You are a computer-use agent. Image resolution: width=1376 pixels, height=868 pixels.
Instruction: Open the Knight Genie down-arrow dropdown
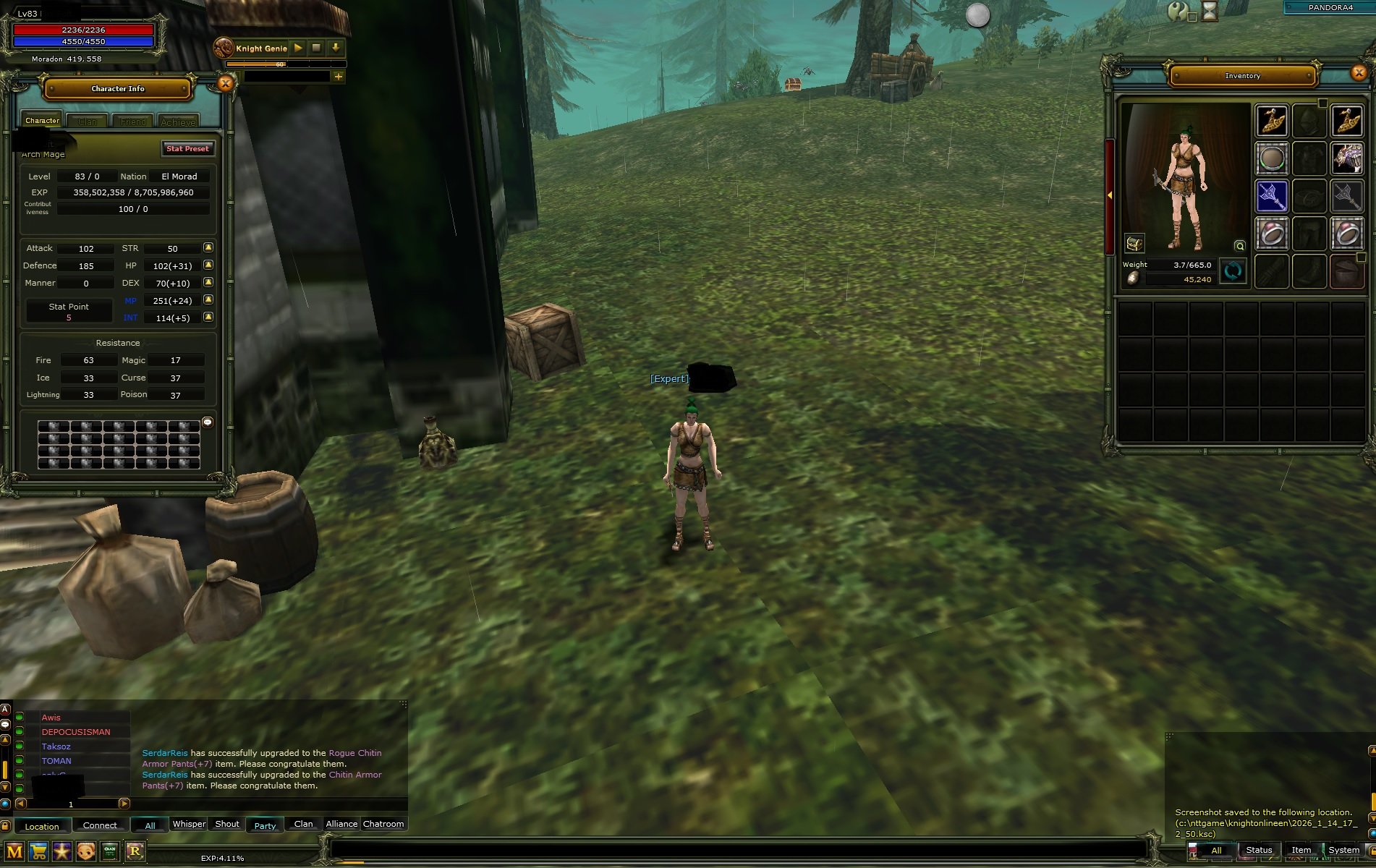point(335,48)
